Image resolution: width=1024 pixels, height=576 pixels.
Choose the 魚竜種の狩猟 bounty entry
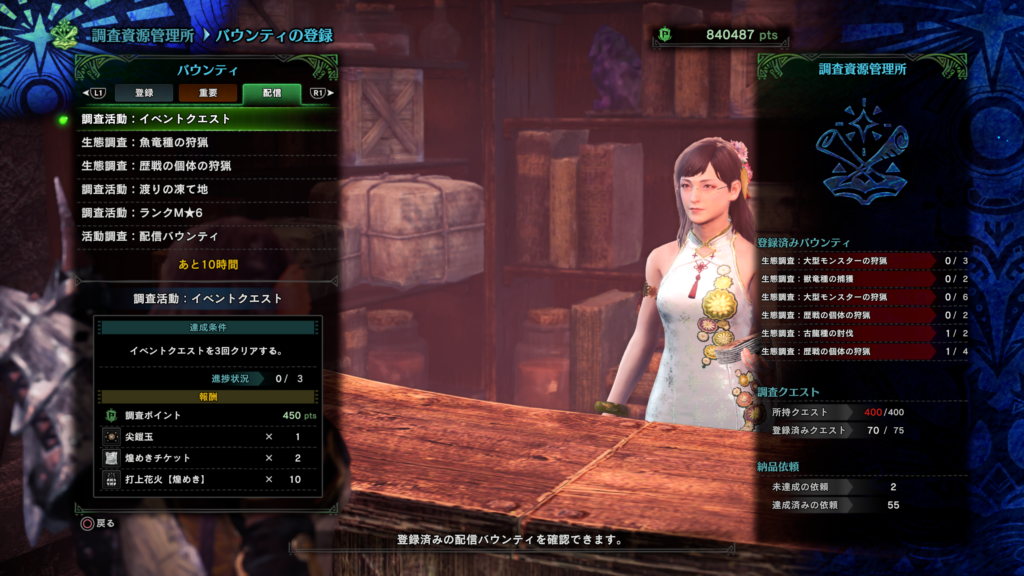point(207,142)
